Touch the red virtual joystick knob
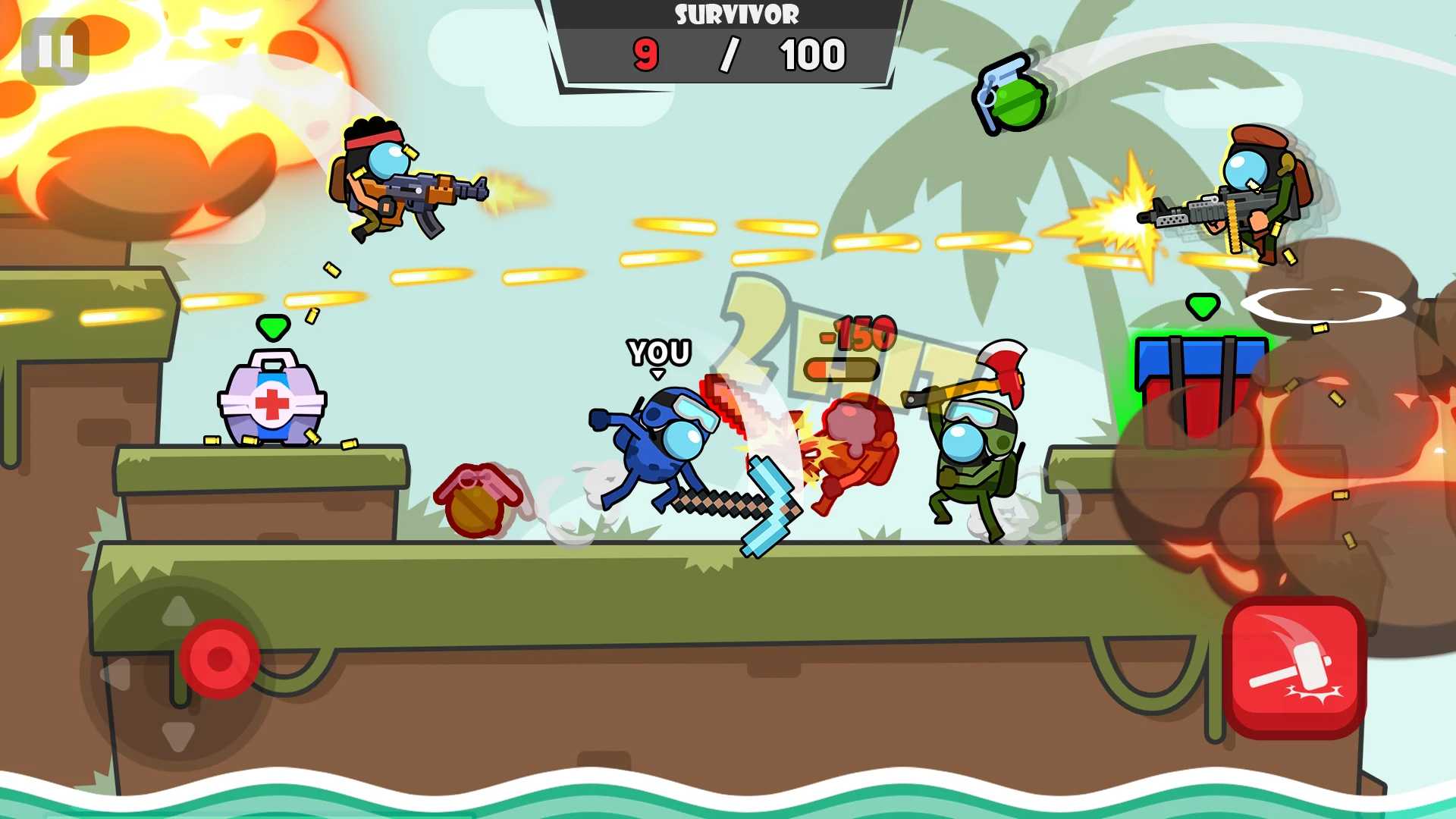The width and height of the screenshot is (1456, 819). tap(220, 658)
